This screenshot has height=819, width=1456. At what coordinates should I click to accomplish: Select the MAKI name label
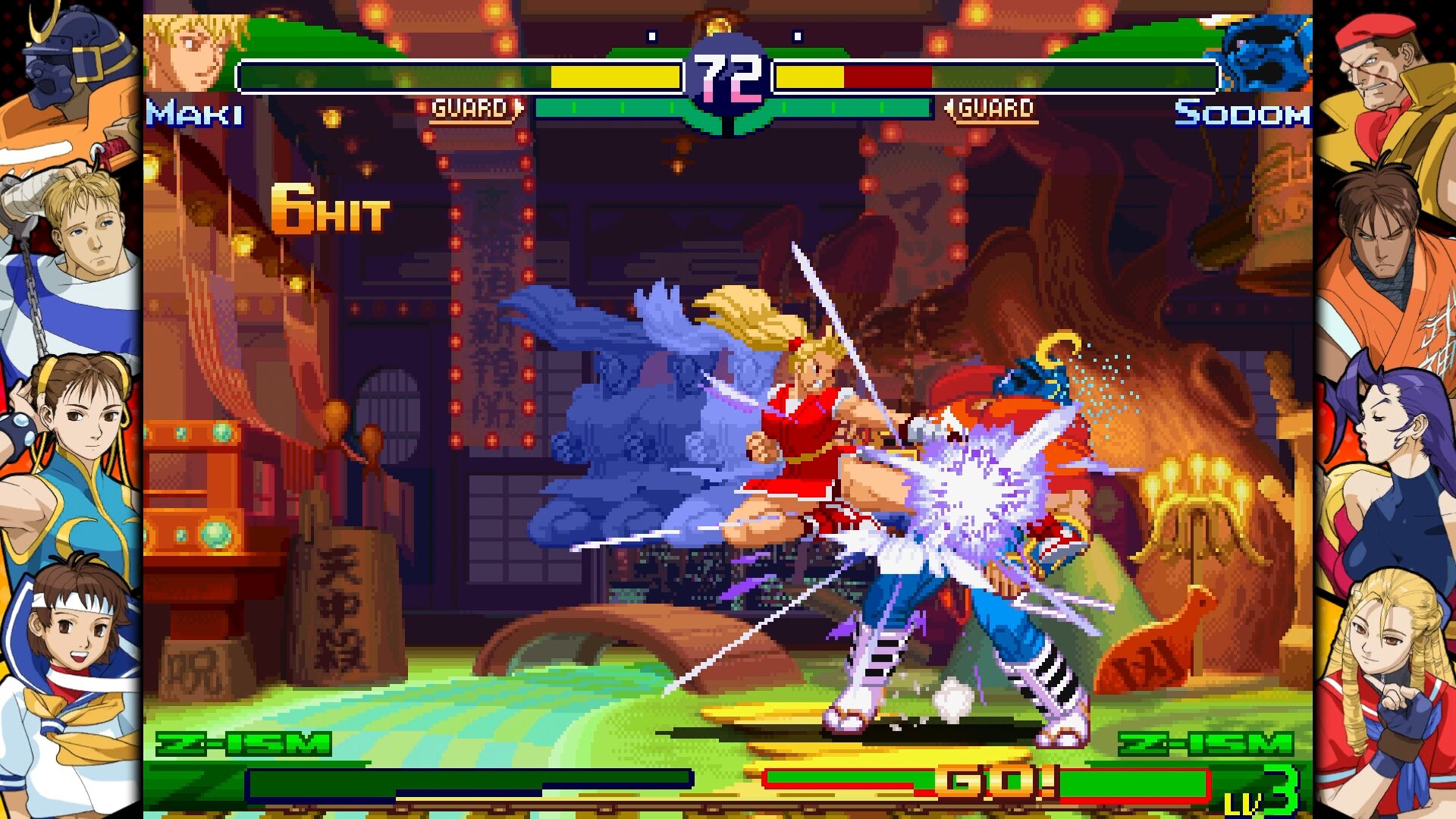(192, 114)
